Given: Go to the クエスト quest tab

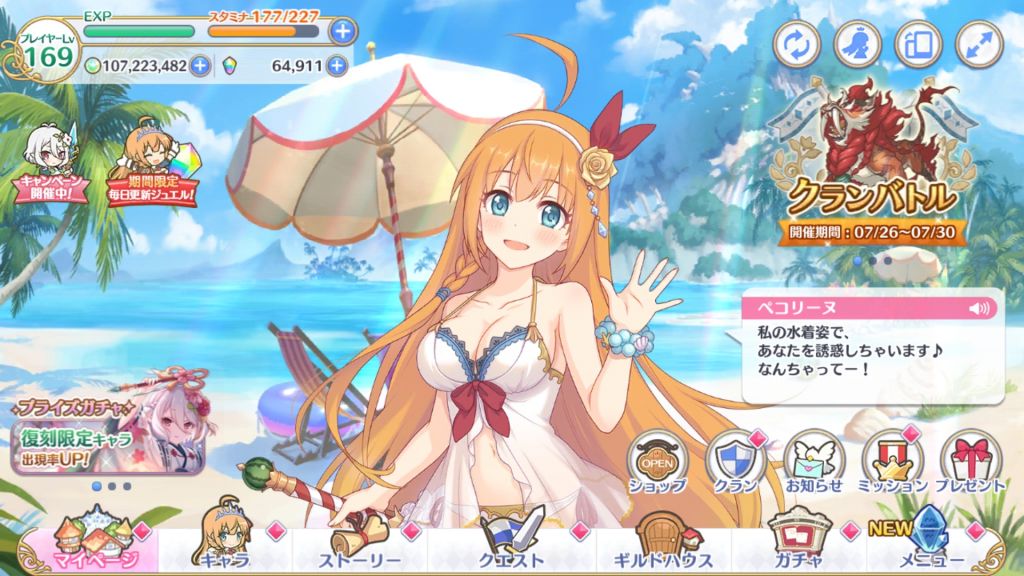Looking at the screenshot, I should pos(511,548).
